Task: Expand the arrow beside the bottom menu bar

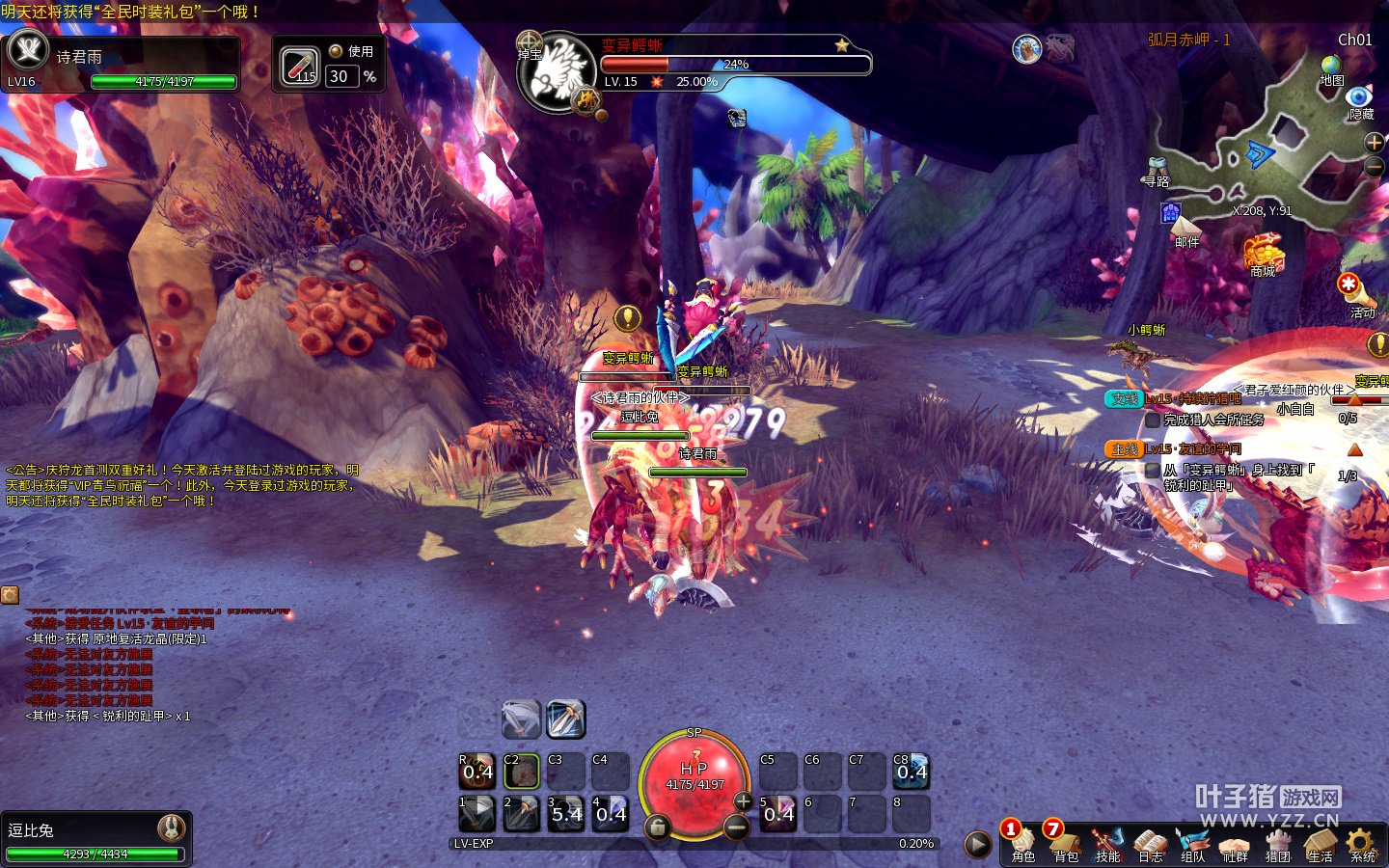Action: [x=977, y=845]
